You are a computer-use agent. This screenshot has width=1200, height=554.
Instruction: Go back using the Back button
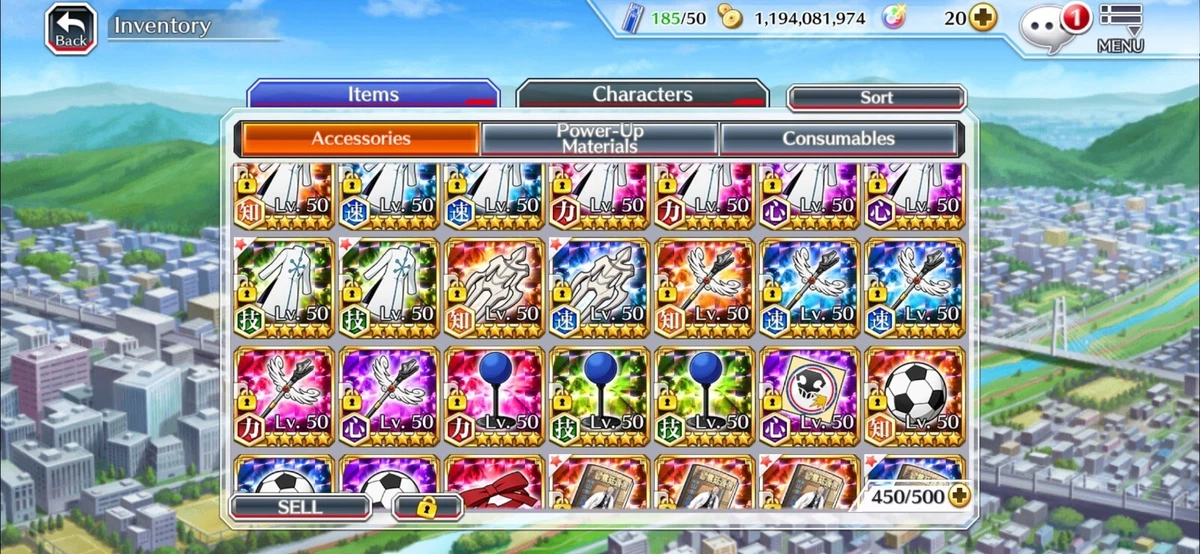pyautogui.click(x=70, y=29)
